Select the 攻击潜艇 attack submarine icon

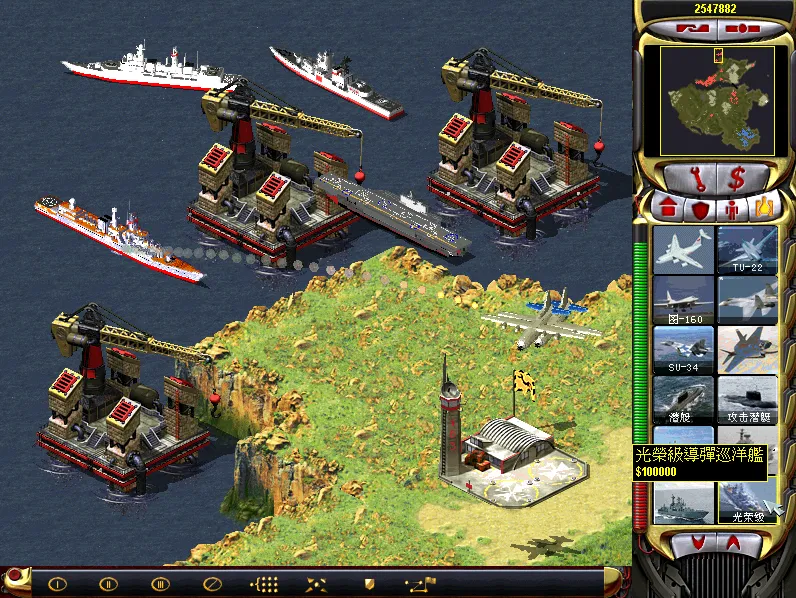[x=746, y=398]
